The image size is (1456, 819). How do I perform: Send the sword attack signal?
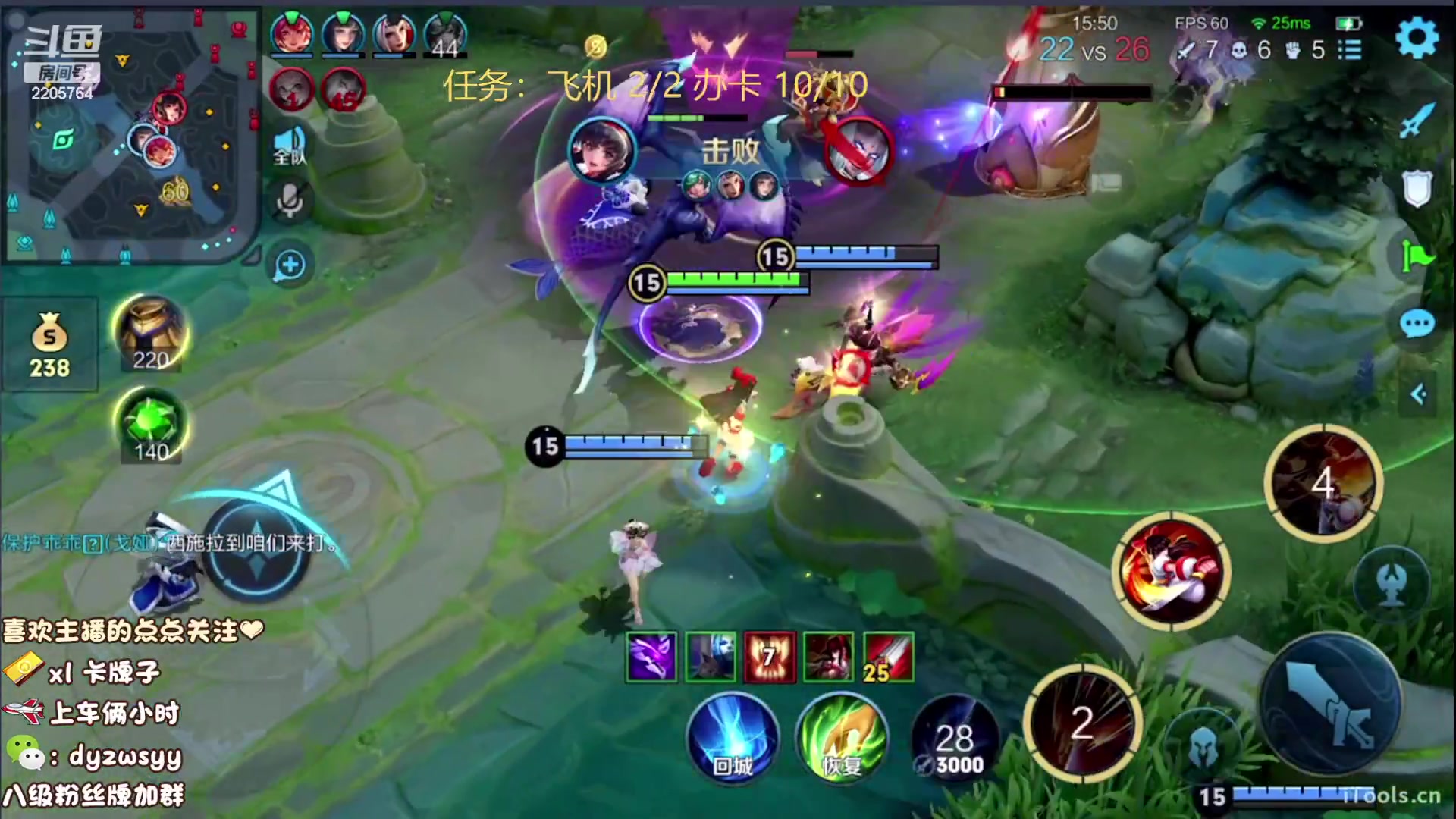[1416, 120]
